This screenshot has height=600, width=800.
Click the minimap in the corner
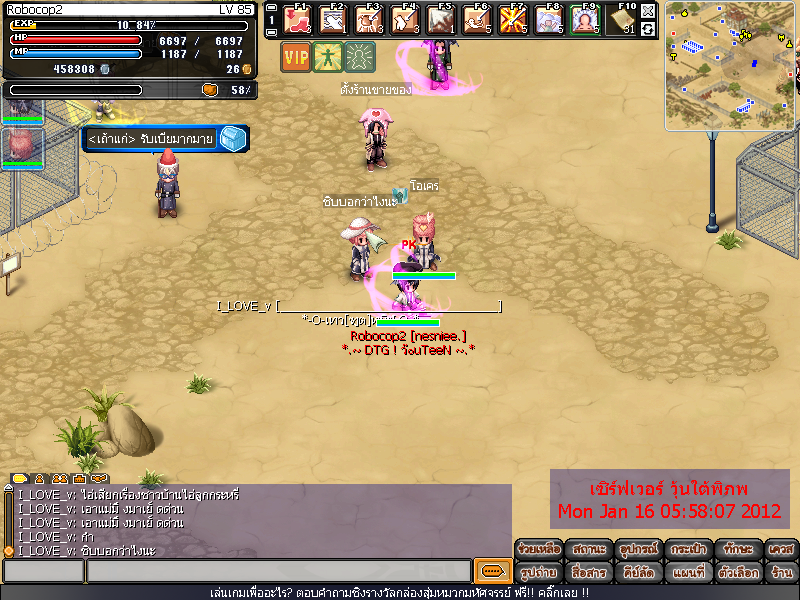(730, 66)
